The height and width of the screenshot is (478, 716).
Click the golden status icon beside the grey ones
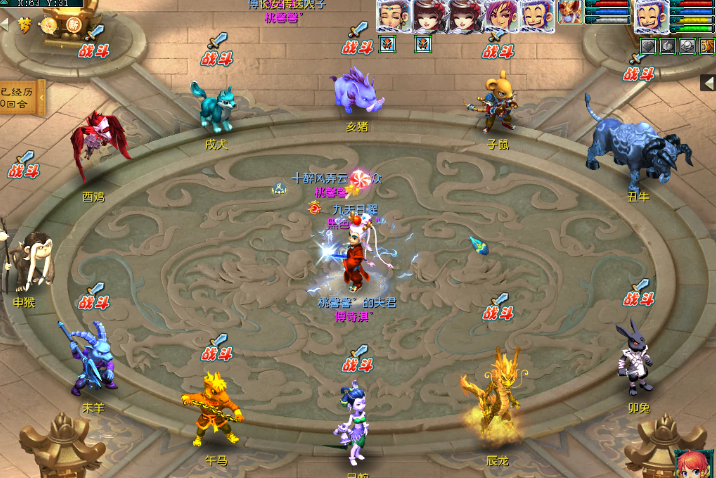[x=706, y=45]
